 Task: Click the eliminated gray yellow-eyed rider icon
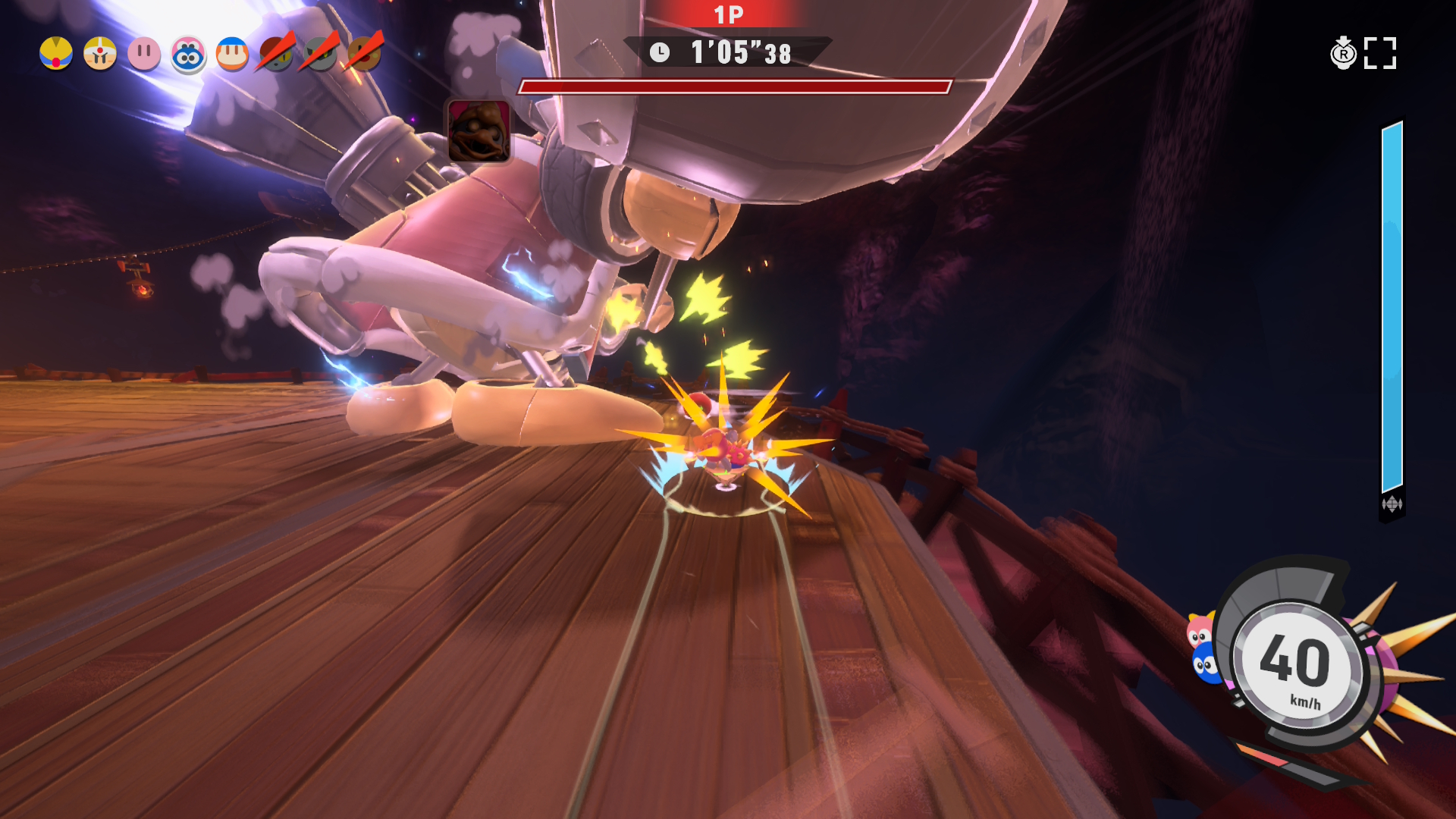321,54
